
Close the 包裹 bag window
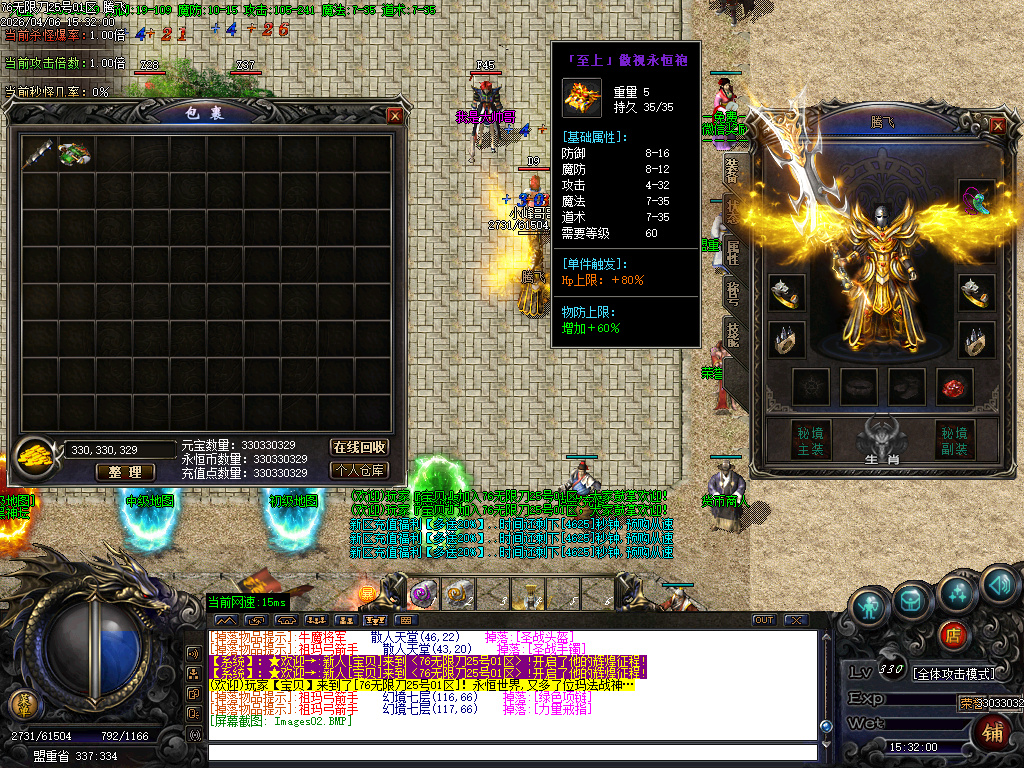(x=395, y=116)
